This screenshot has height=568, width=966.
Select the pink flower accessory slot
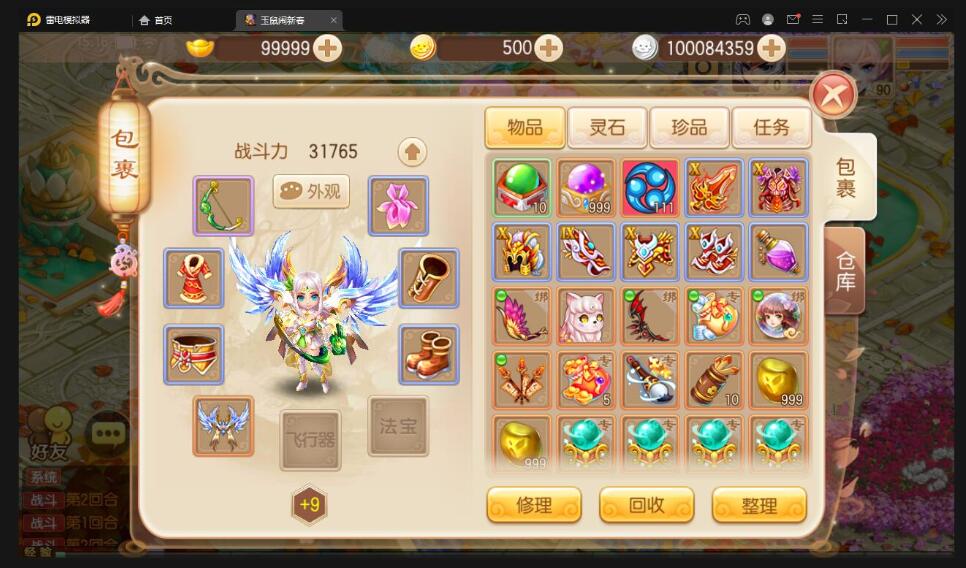pos(398,206)
